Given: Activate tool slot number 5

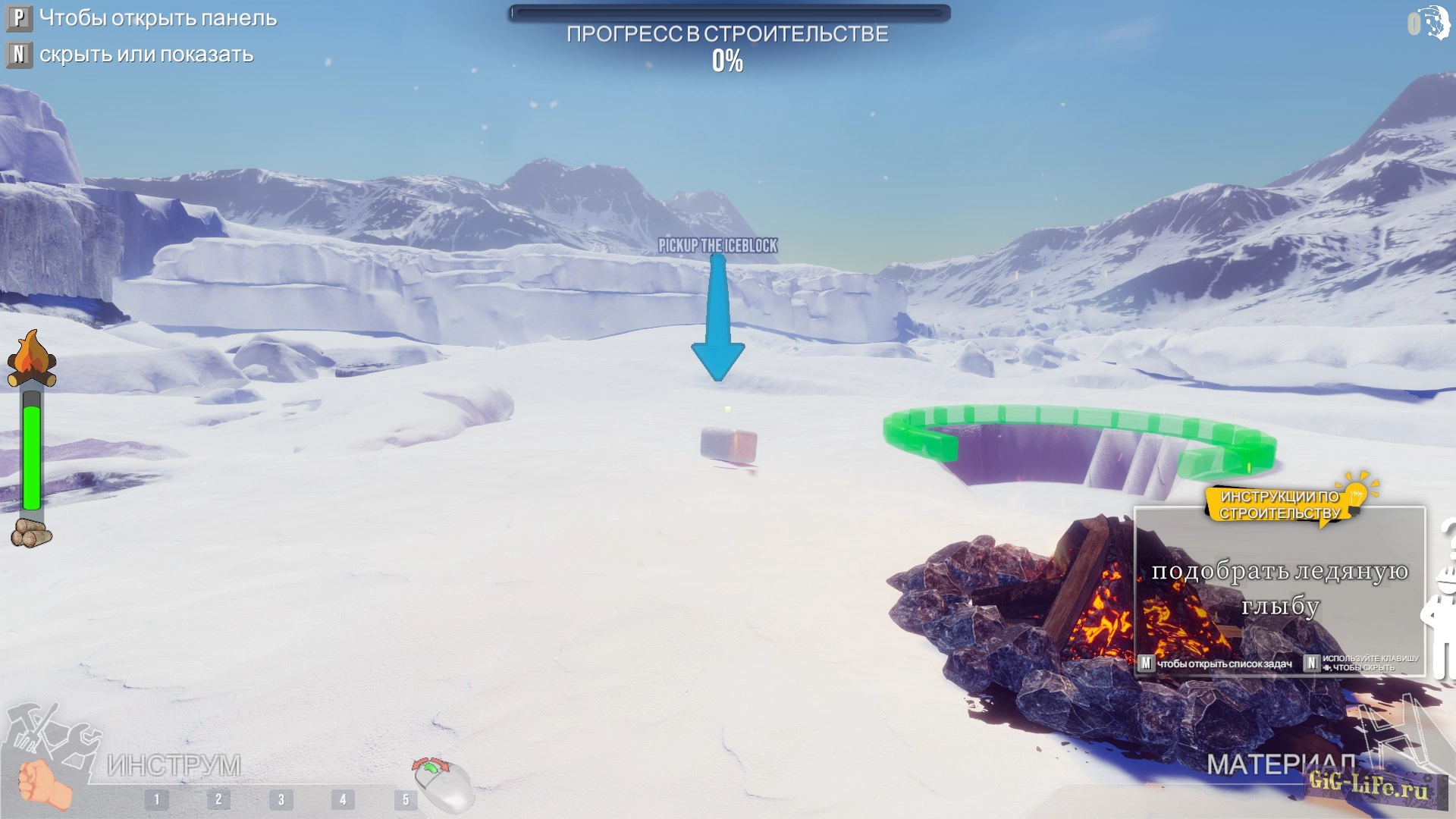Looking at the screenshot, I should (405, 799).
